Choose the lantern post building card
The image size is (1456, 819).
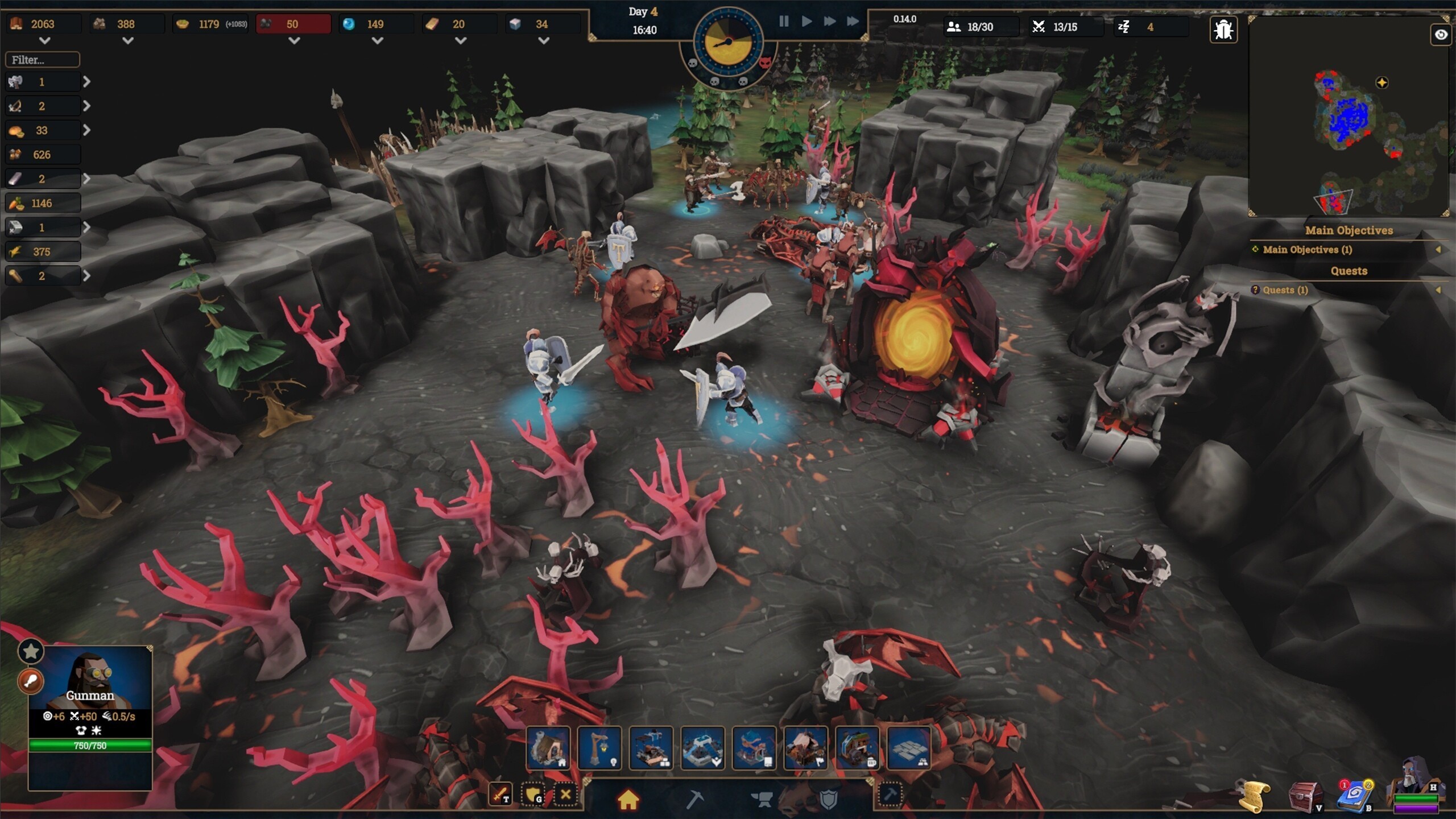599,748
